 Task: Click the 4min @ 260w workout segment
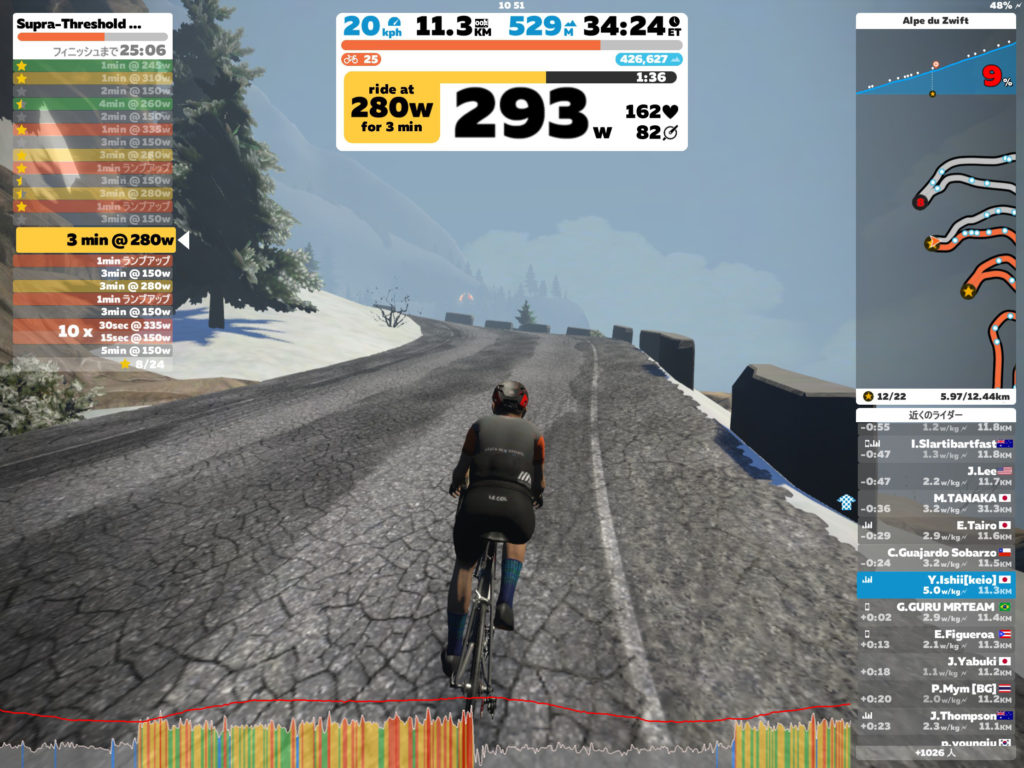click(93, 103)
